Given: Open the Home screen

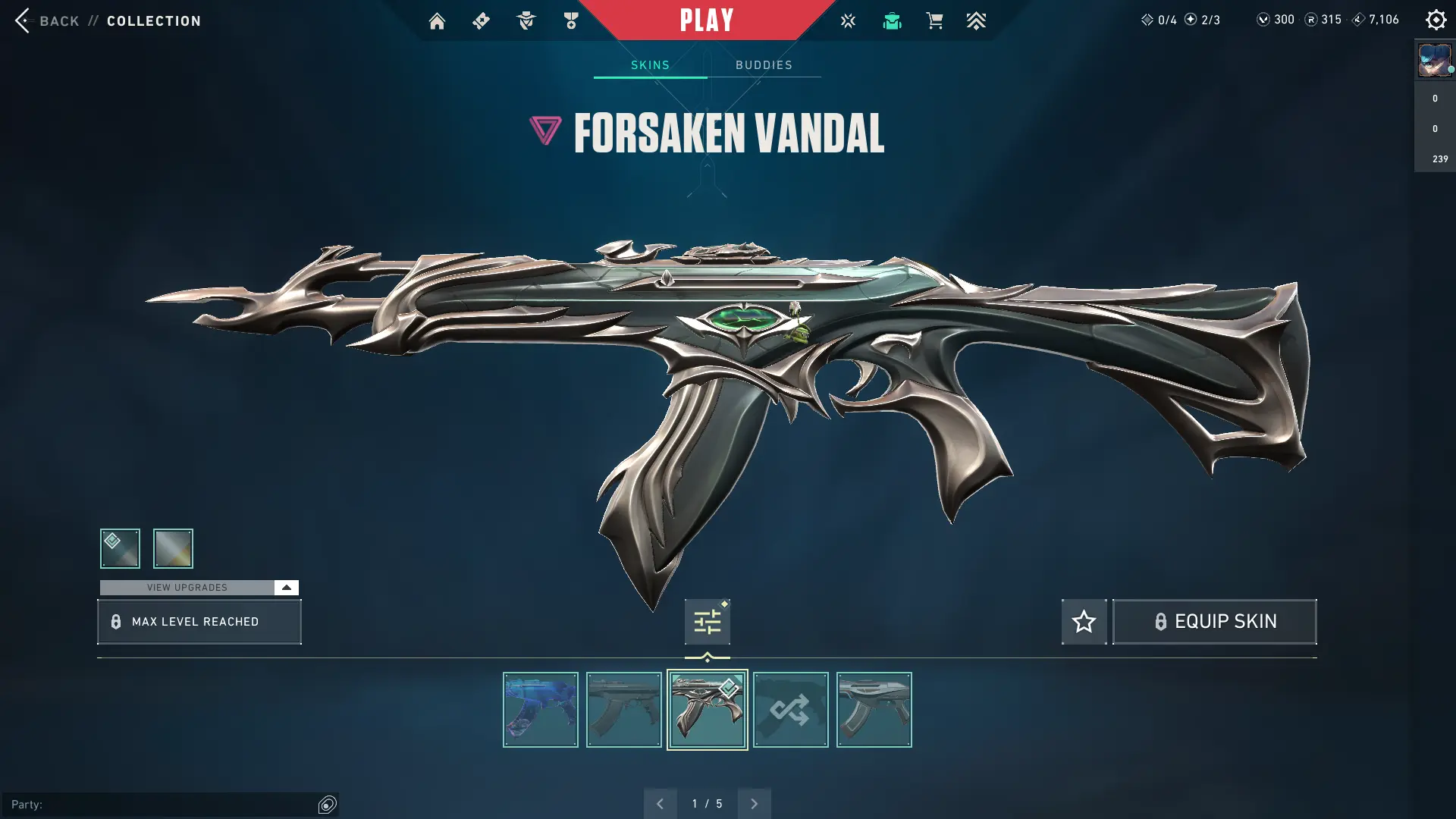Looking at the screenshot, I should 437,20.
